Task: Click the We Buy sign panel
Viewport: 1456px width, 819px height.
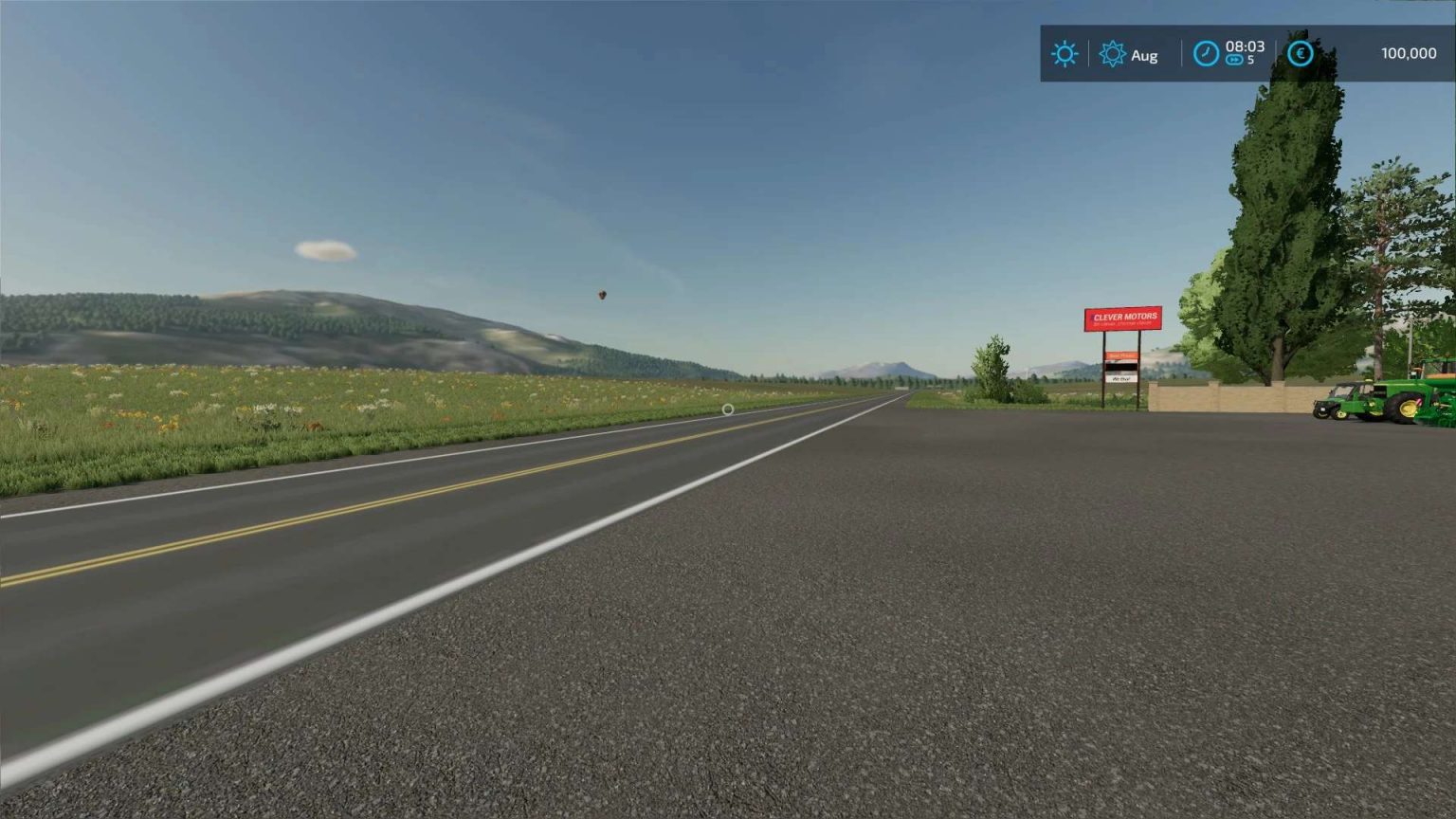Action: click(x=1122, y=378)
